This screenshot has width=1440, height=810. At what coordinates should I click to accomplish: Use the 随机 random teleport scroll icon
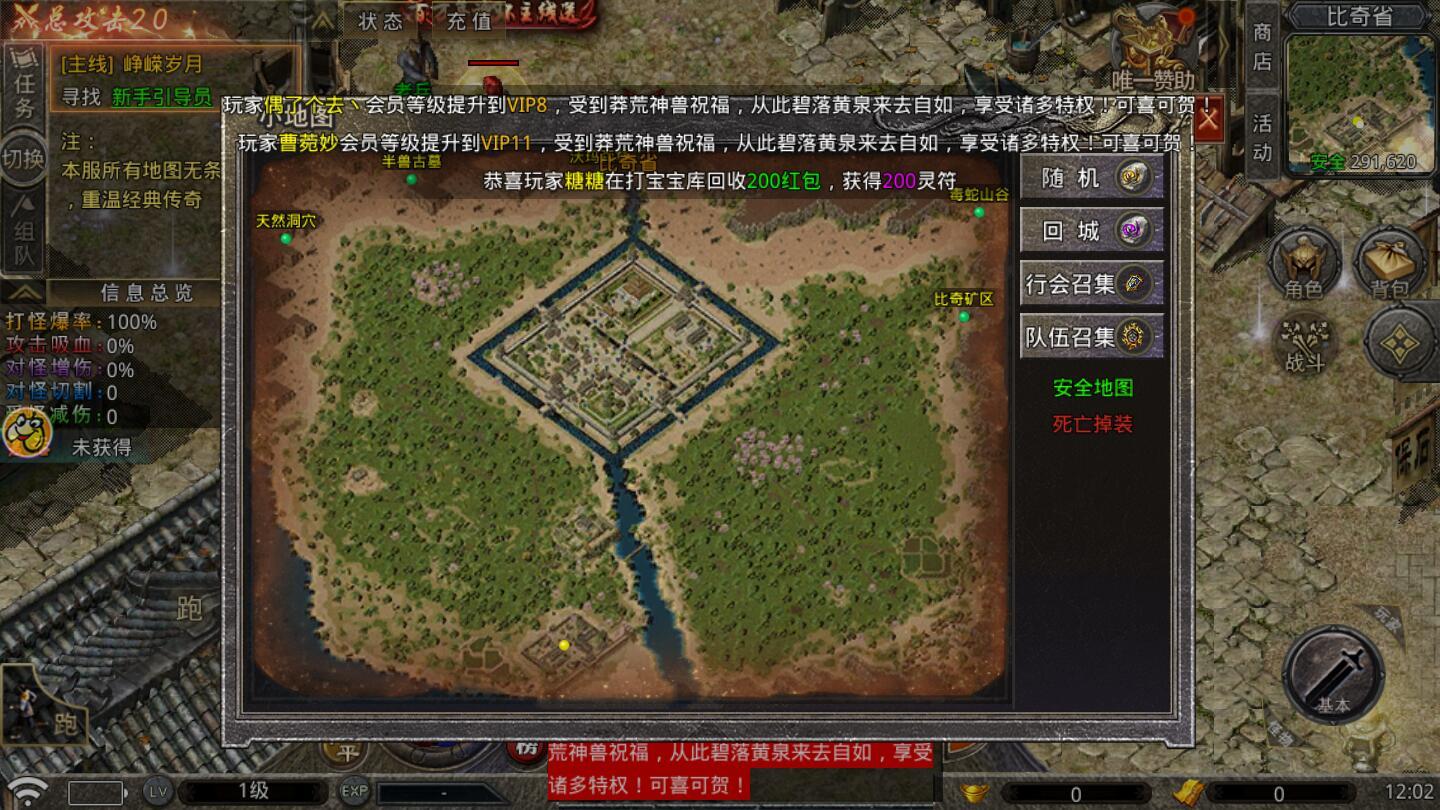[1092, 177]
